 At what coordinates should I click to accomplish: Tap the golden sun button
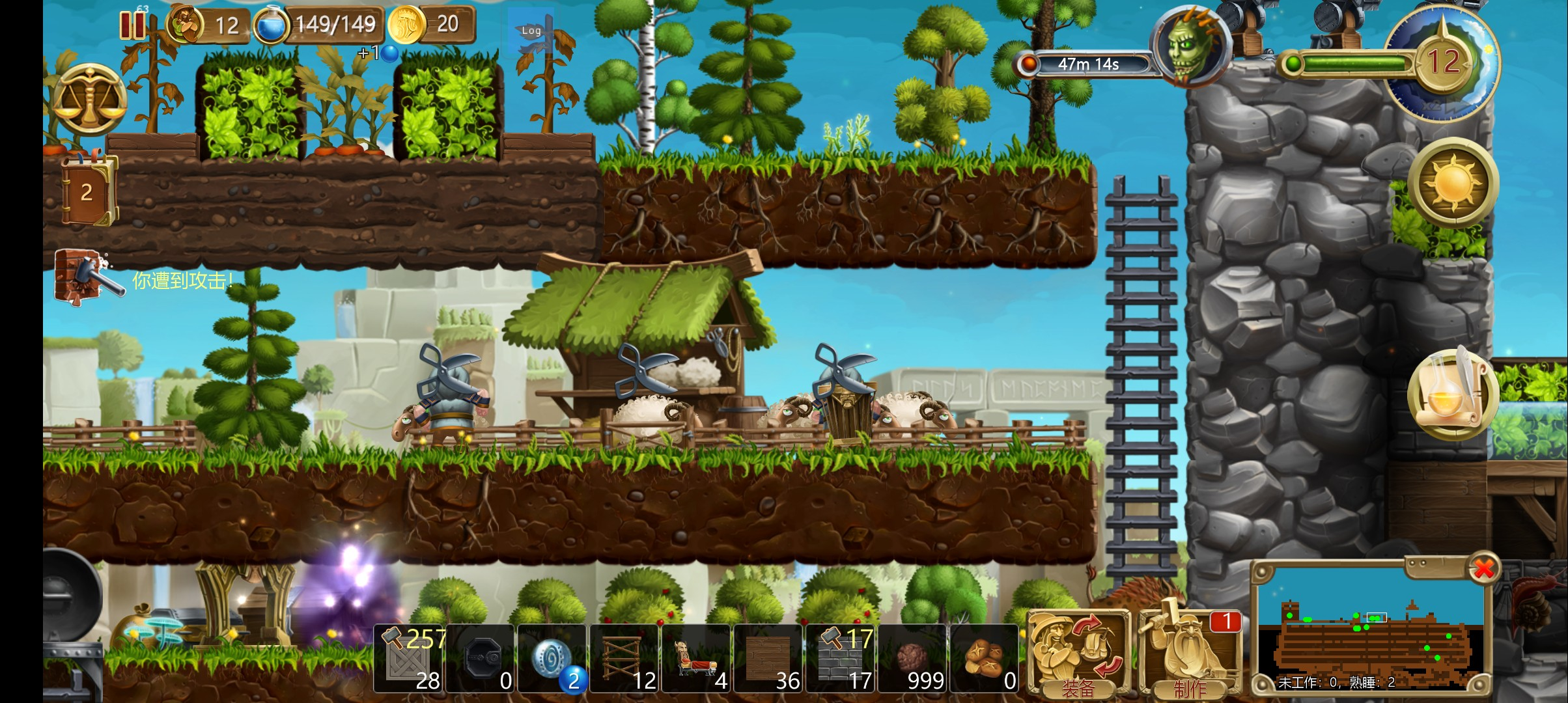pyautogui.click(x=1453, y=182)
